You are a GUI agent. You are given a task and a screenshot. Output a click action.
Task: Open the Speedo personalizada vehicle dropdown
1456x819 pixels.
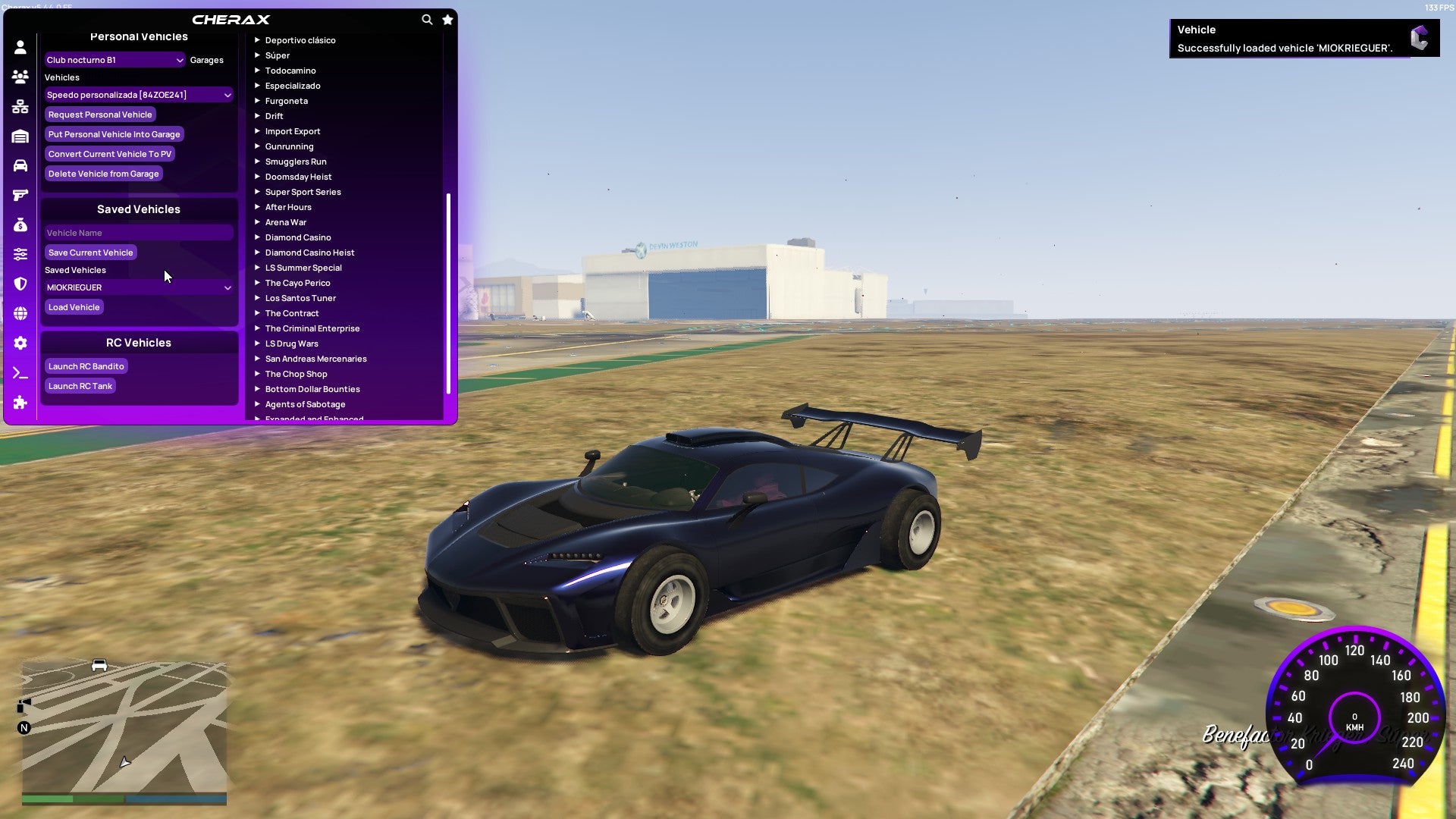pos(138,95)
